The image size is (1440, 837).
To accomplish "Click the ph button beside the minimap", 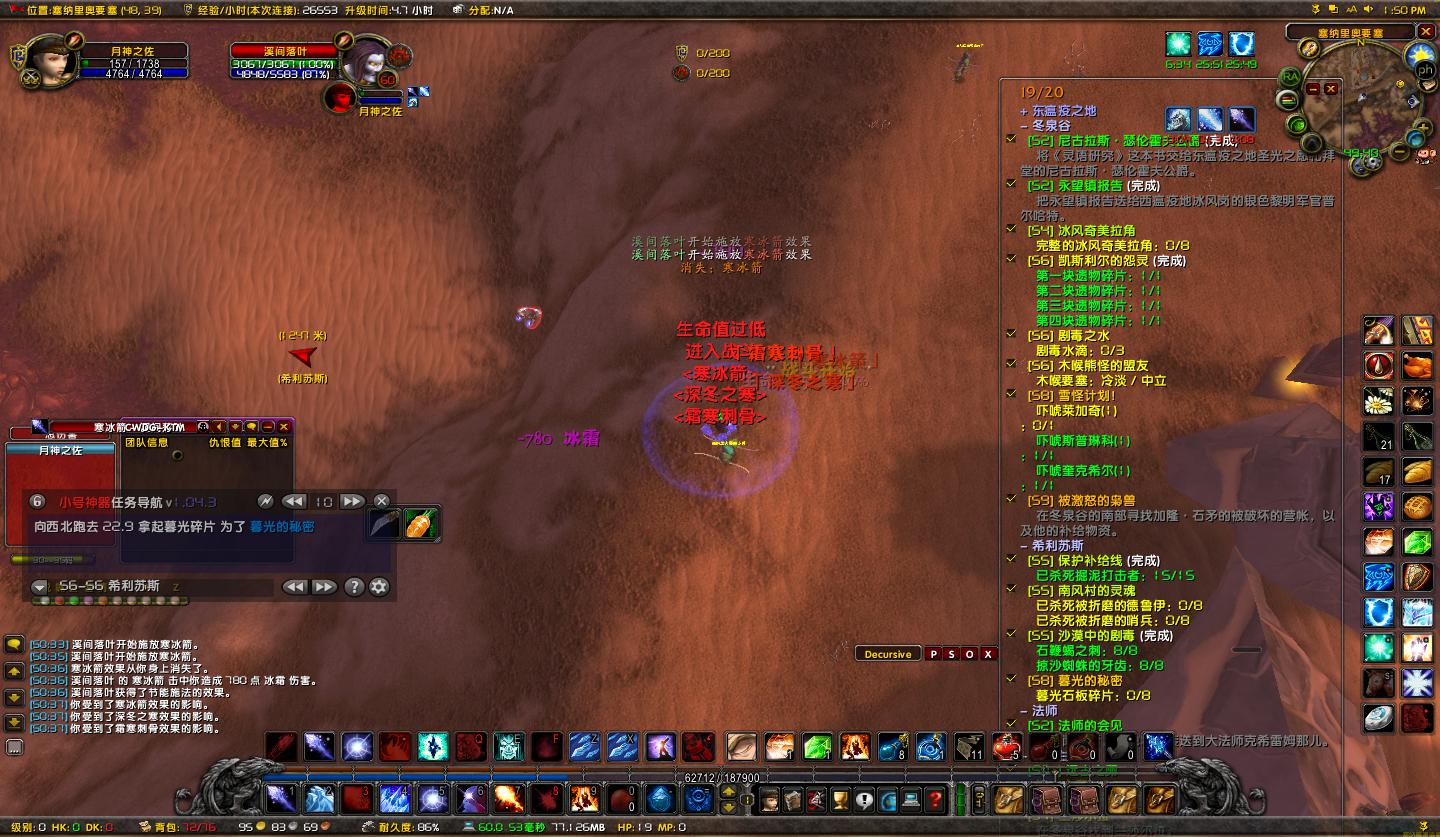I will pyautogui.click(x=1425, y=70).
